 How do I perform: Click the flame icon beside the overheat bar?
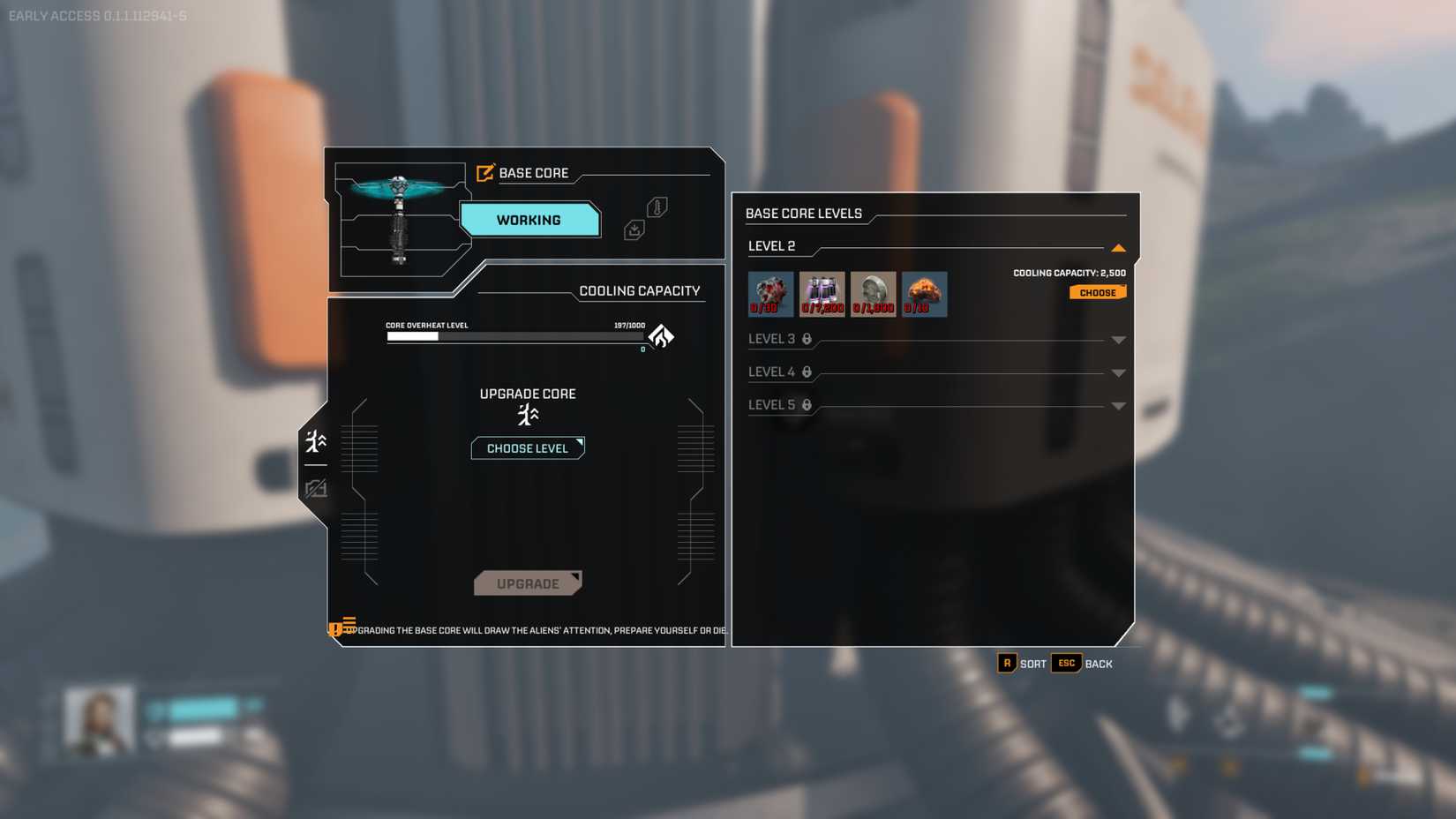pyautogui.click(x=662, y=336)
